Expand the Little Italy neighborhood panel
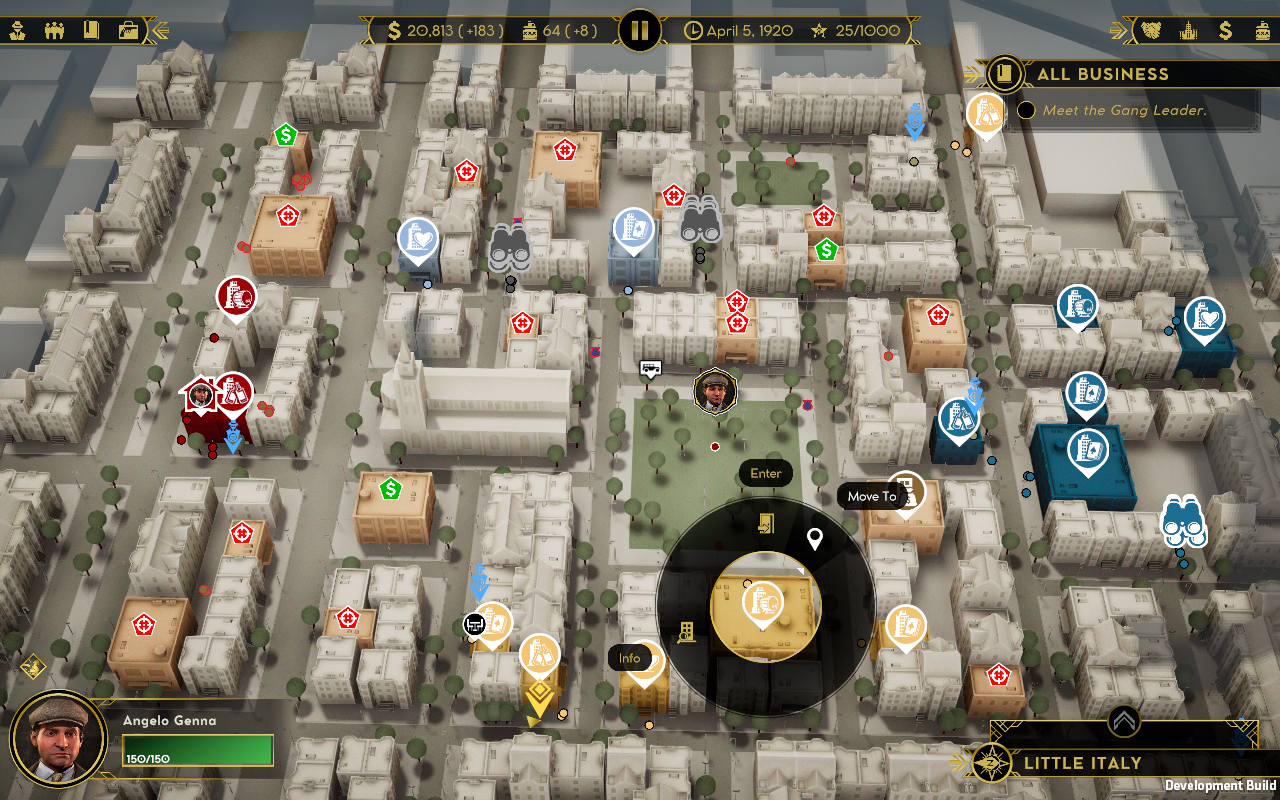1280x800 pixels. pos(1124,720)
